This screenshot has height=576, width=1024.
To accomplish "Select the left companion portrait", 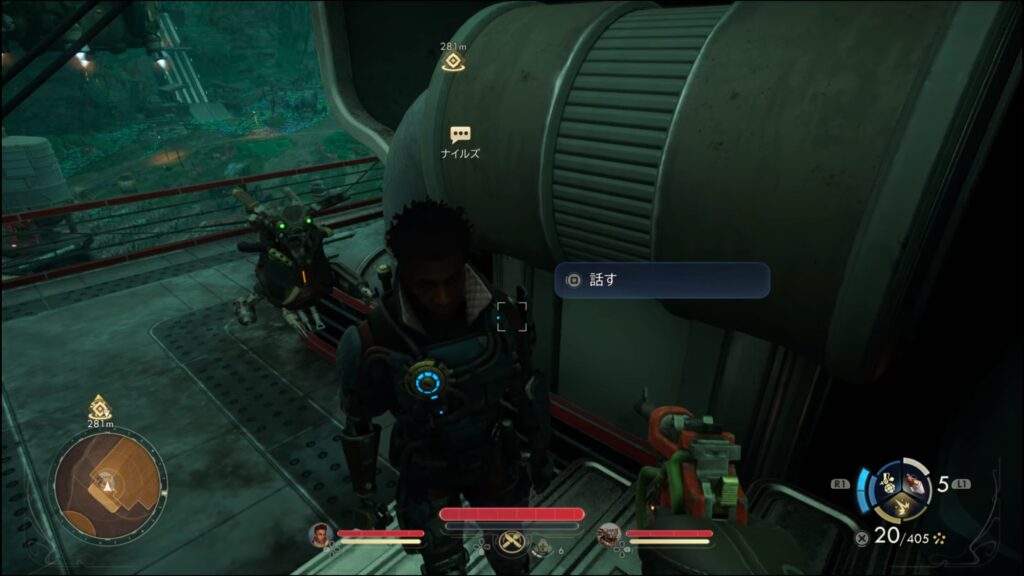I will [320, 536].
